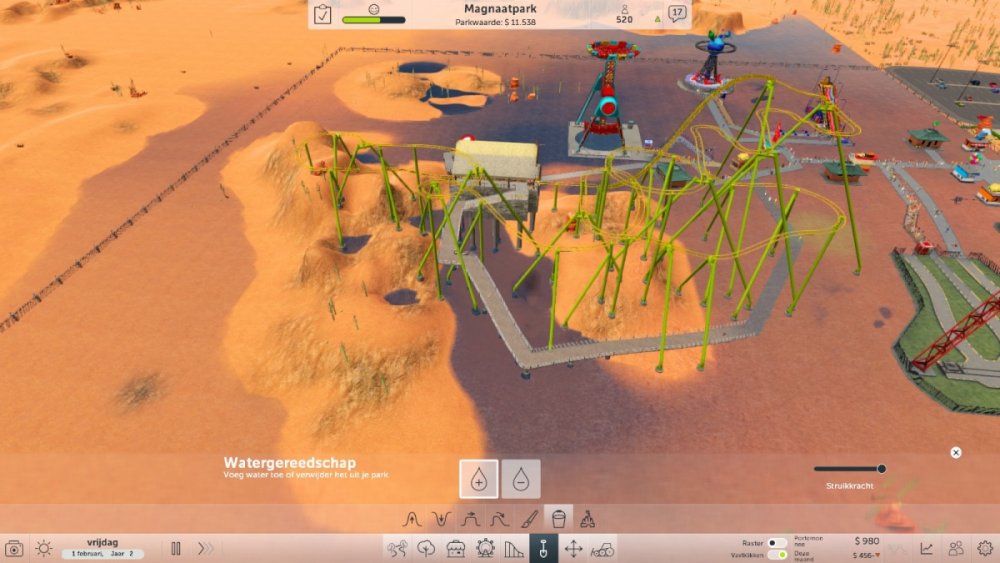1000x563 pixels.
Task: Choose the raise terrain hill tool
Action: 411,519
